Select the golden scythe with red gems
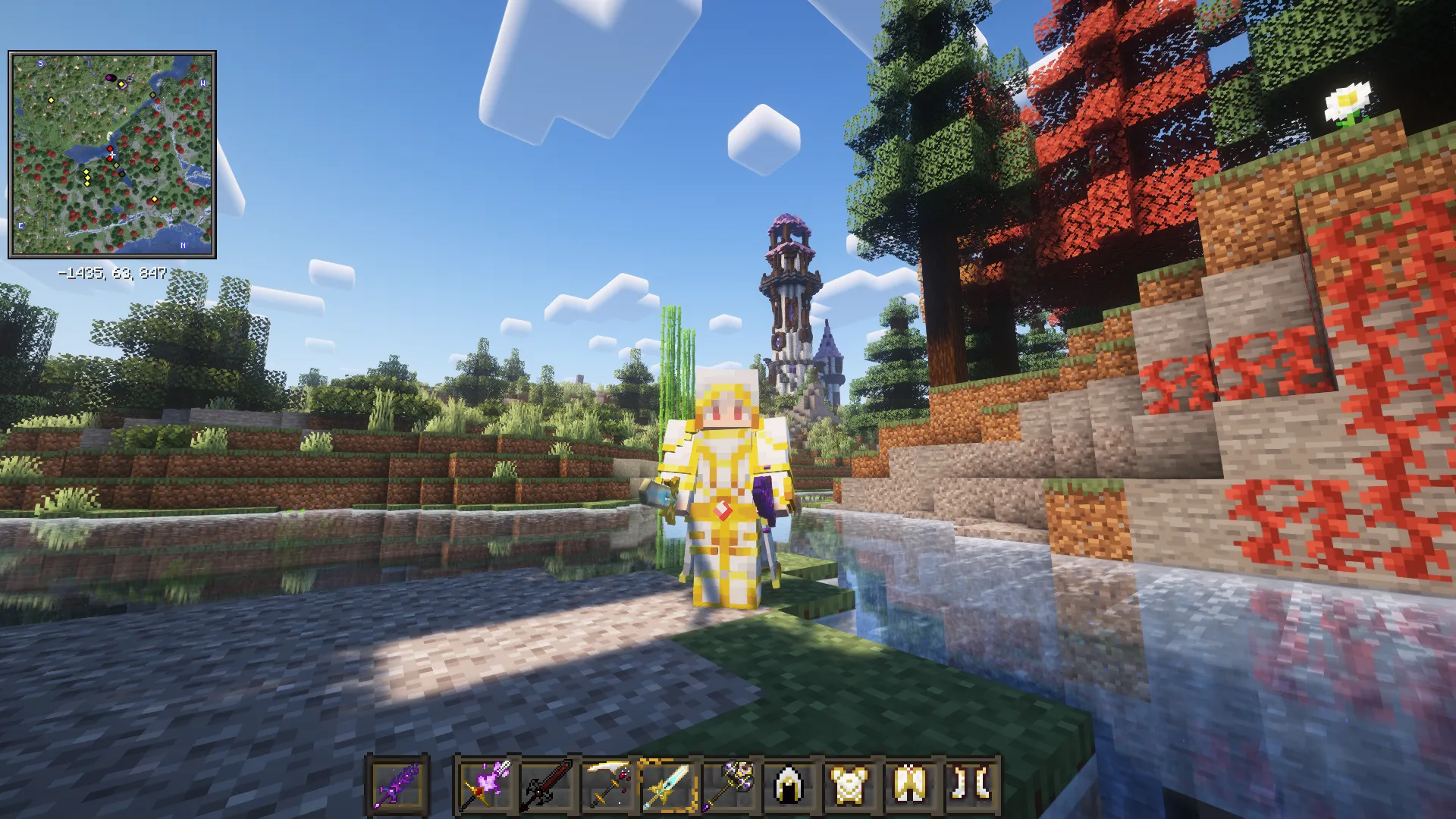 click(x=610, y=784)
